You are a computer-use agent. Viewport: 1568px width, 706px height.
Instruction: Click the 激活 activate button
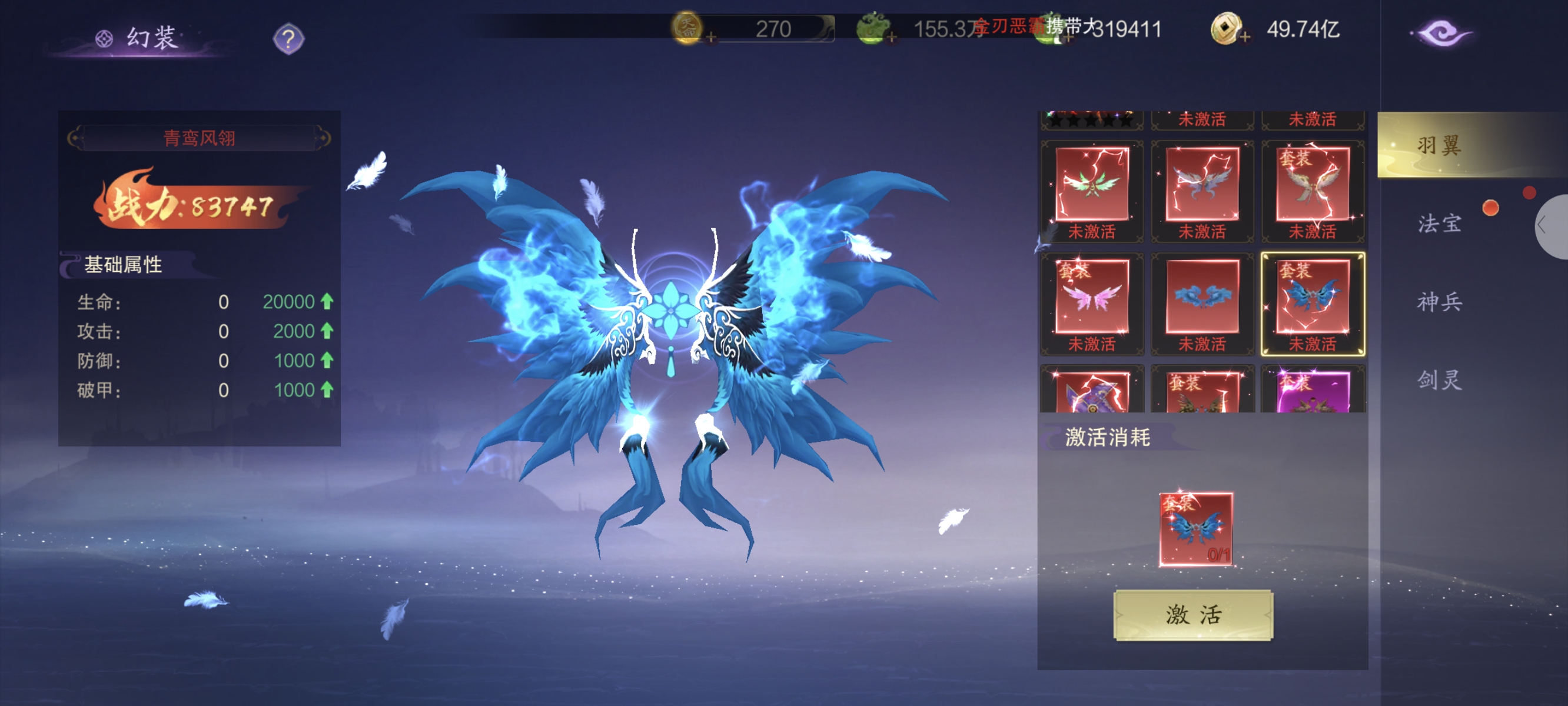(x=1192, y=615)
